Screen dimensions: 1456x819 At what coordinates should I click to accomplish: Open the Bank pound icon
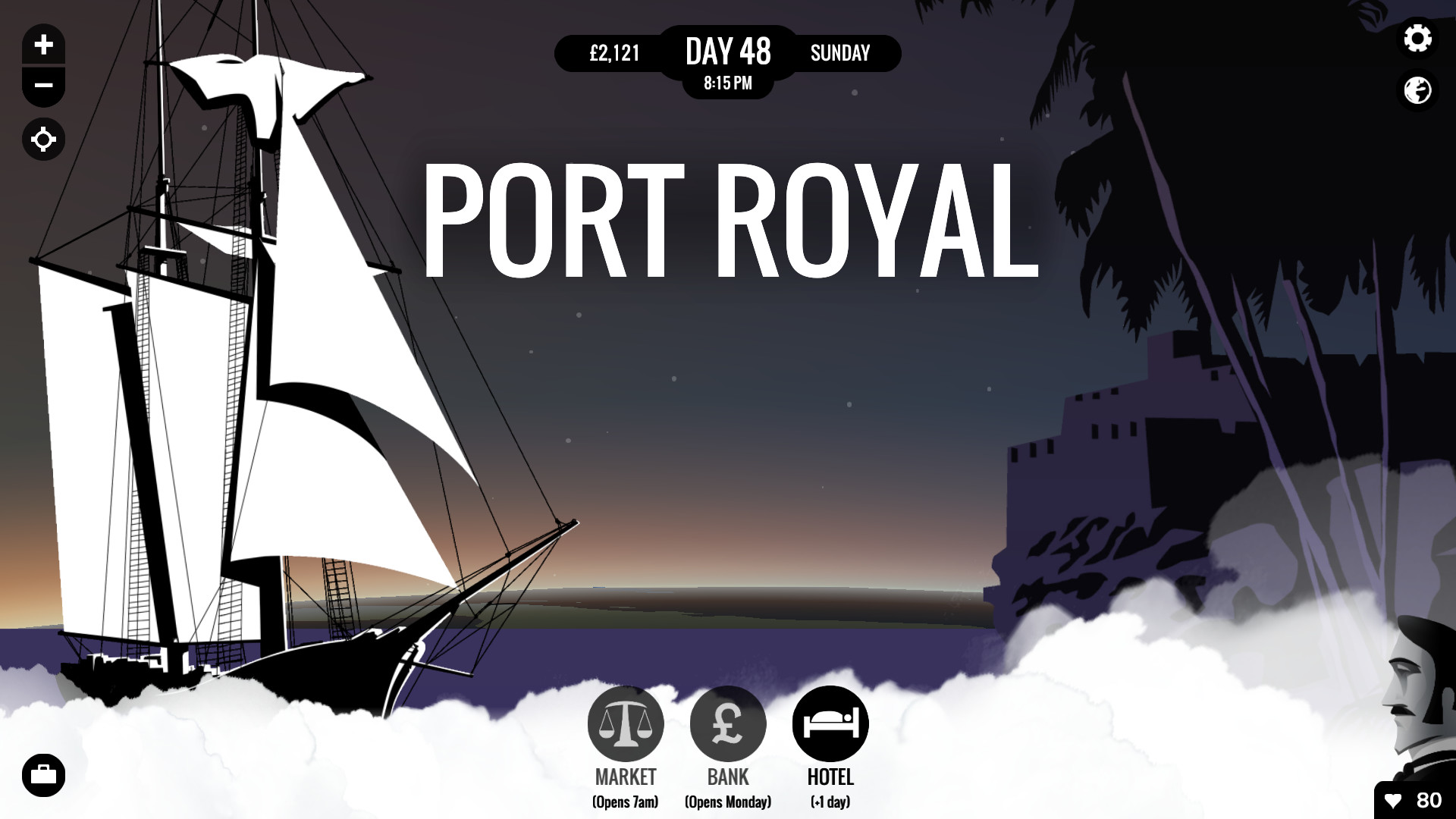(x=728, y=723)
